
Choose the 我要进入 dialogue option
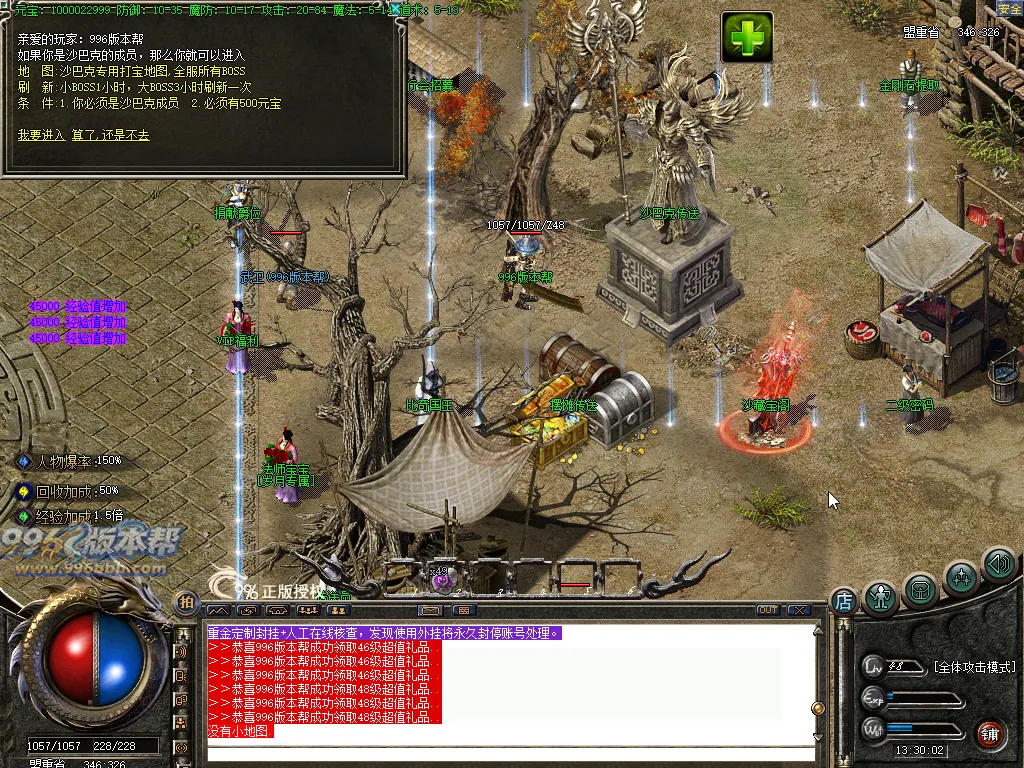point(40,134)
